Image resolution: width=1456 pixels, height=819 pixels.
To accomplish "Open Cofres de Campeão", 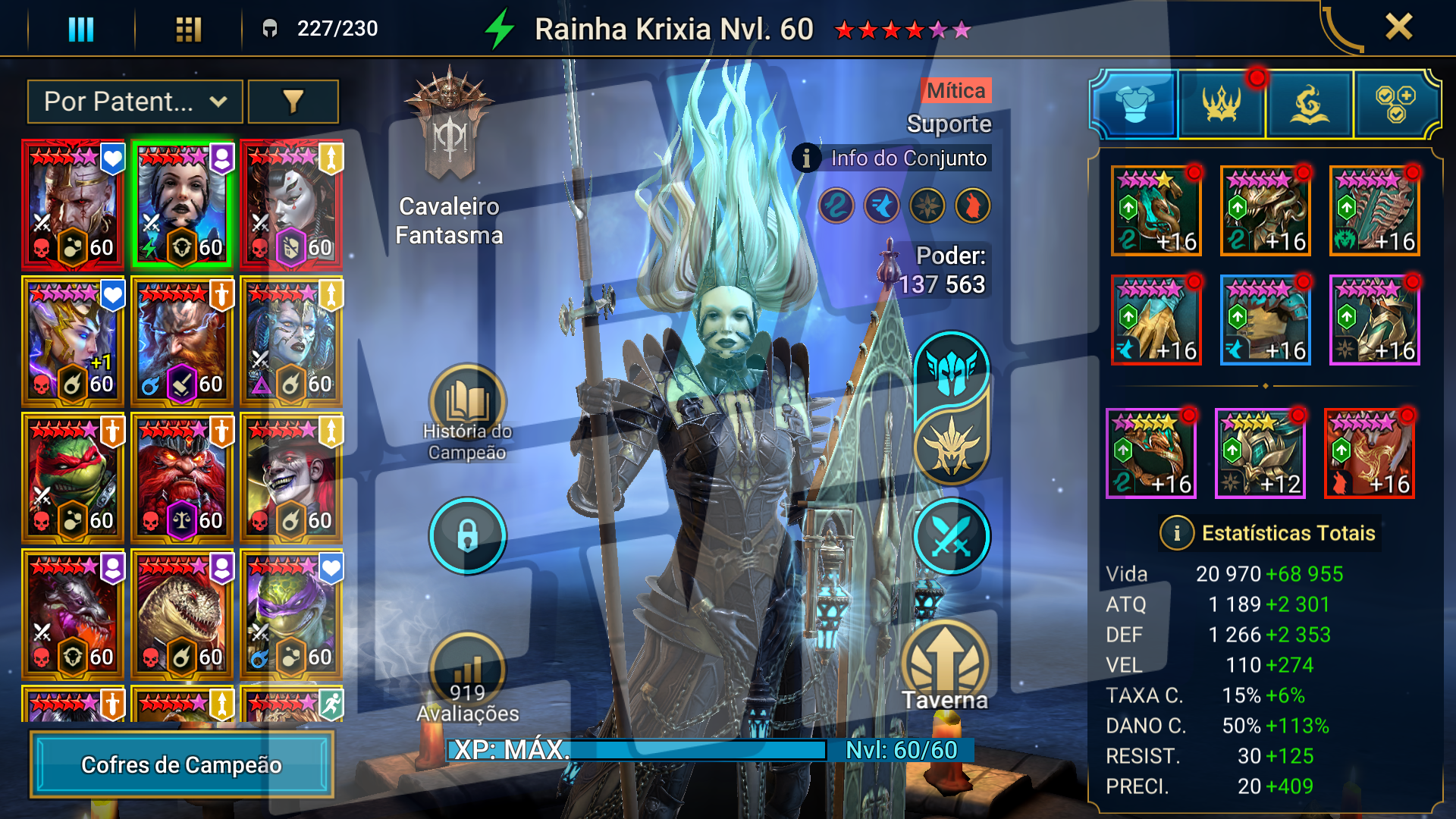I will click(181, 764).
